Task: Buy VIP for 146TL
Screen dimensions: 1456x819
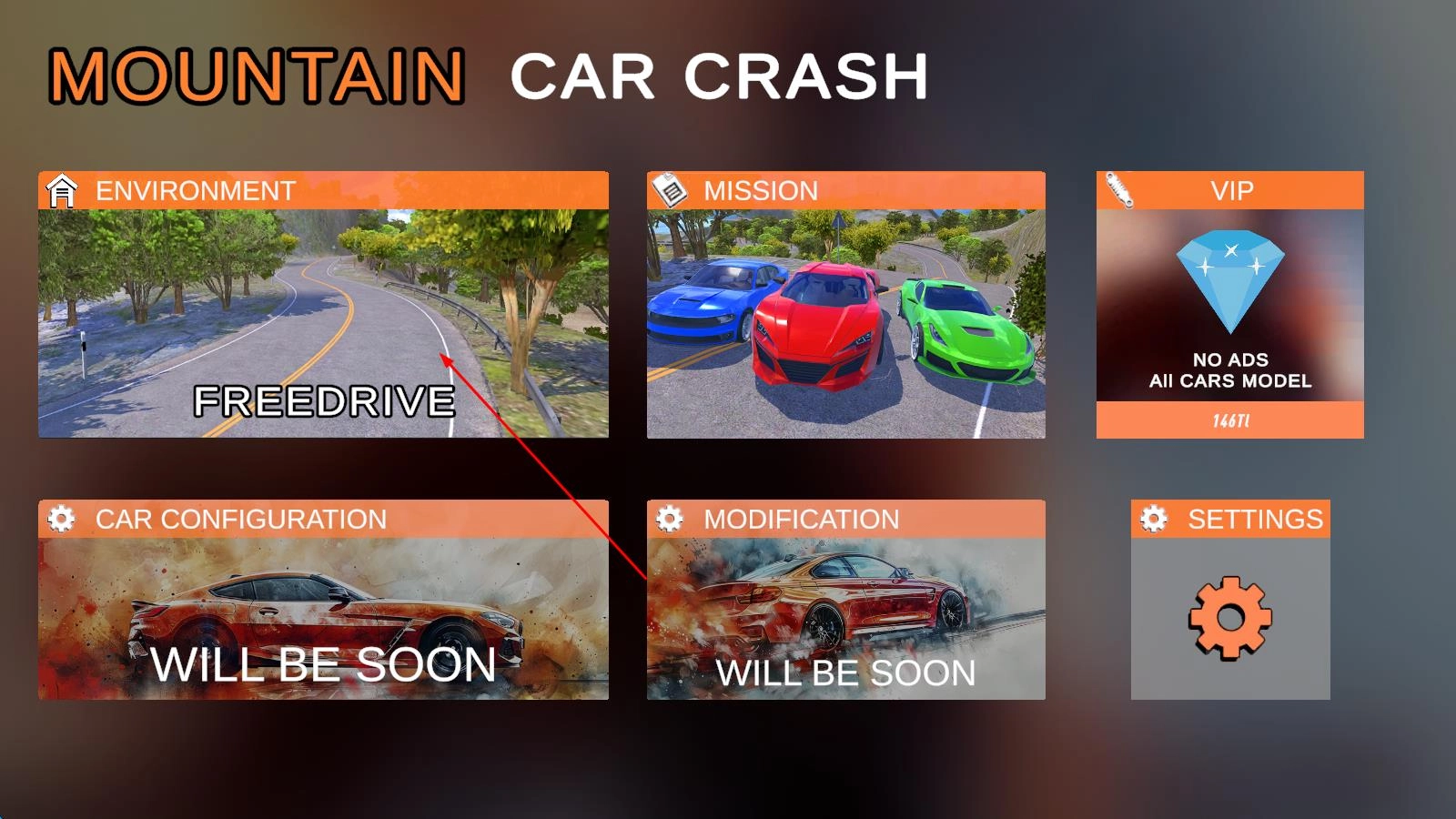Action: pyautogui.click(x=1229, y=420)
